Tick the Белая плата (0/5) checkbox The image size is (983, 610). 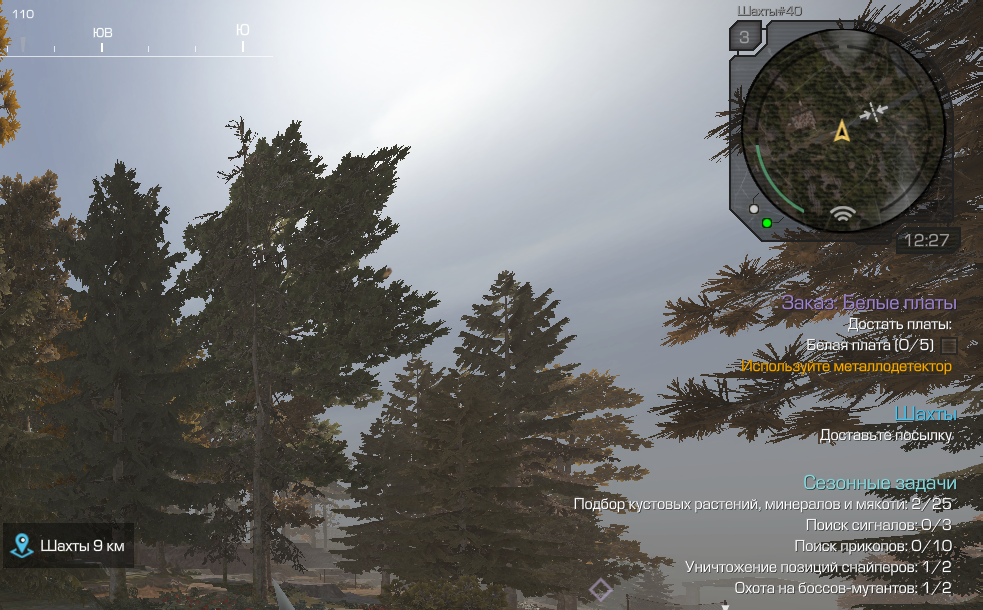pyautogui.click(x=949, y=346)
